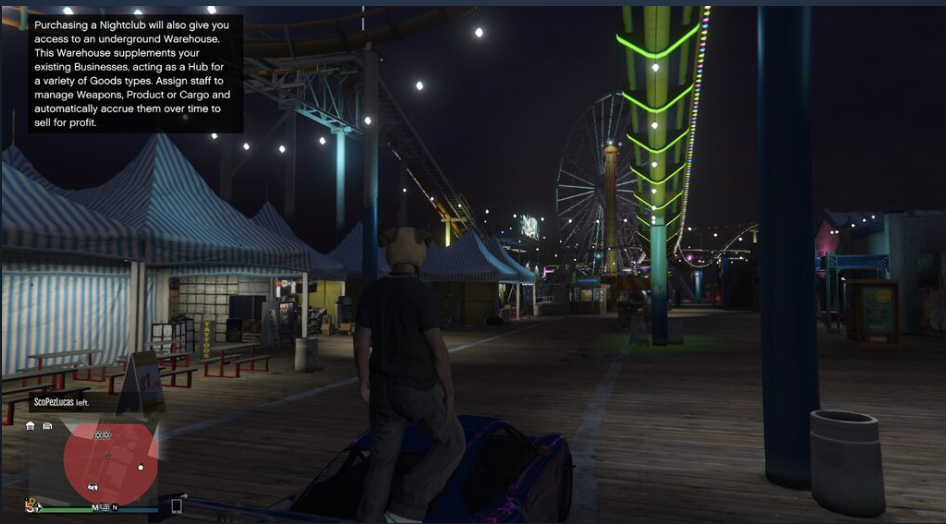The image size is (946, 524).
Task: Select the twin gear blips on the minimap
Action: point(101,435)
